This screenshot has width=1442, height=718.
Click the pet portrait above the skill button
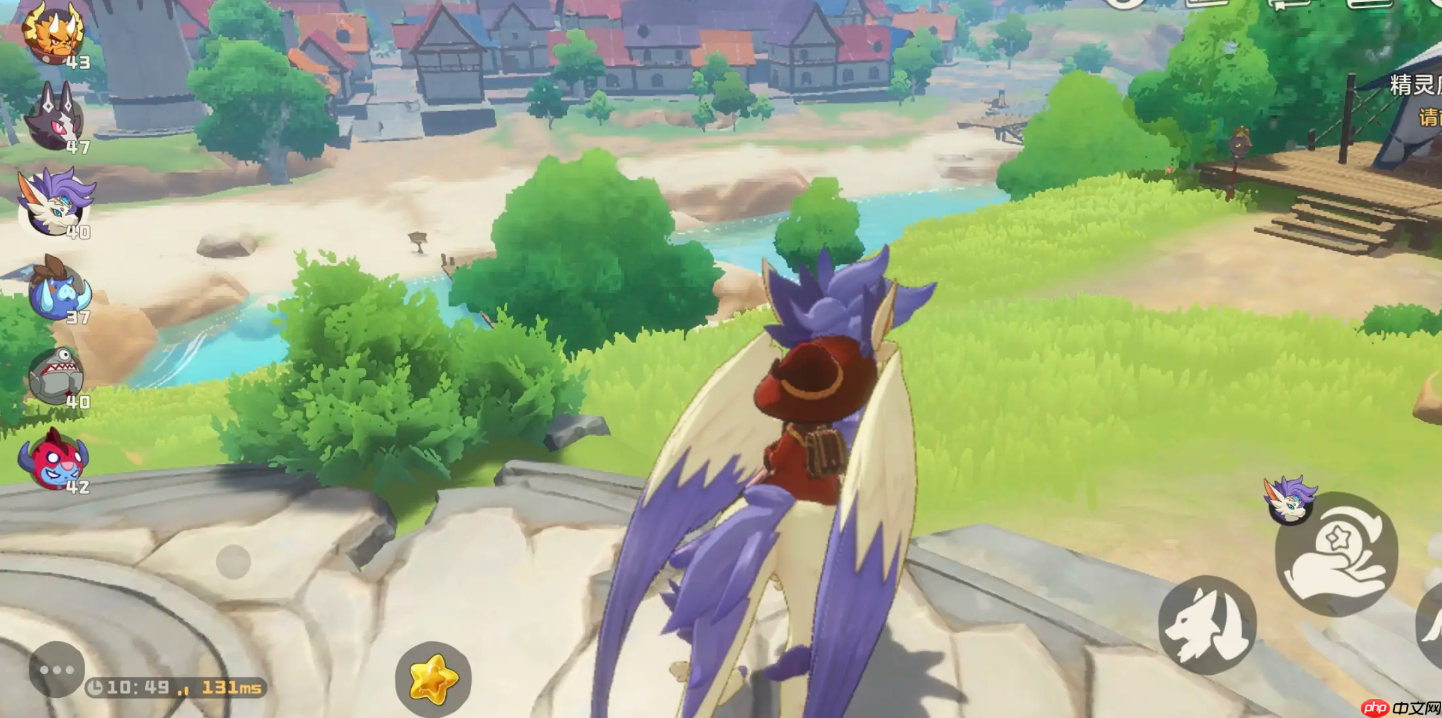point(1290,500)
